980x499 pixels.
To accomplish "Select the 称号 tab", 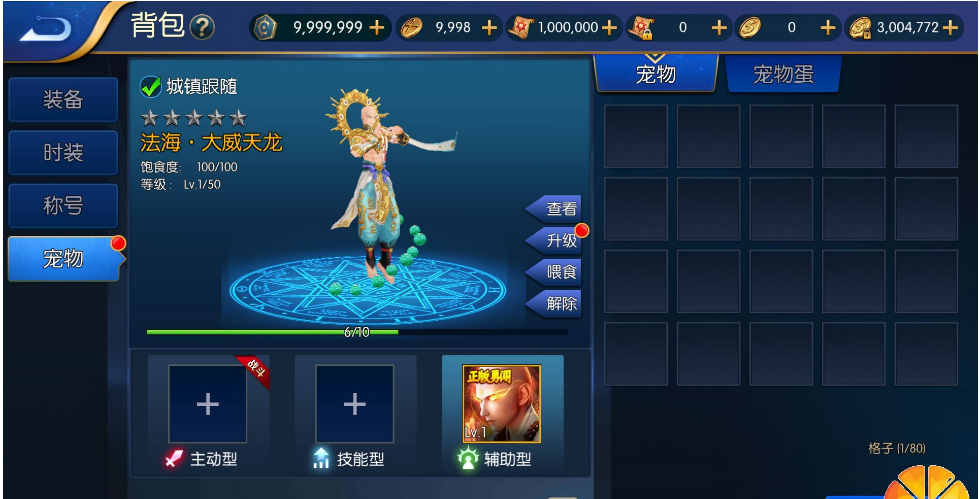I will coord(63,206).
